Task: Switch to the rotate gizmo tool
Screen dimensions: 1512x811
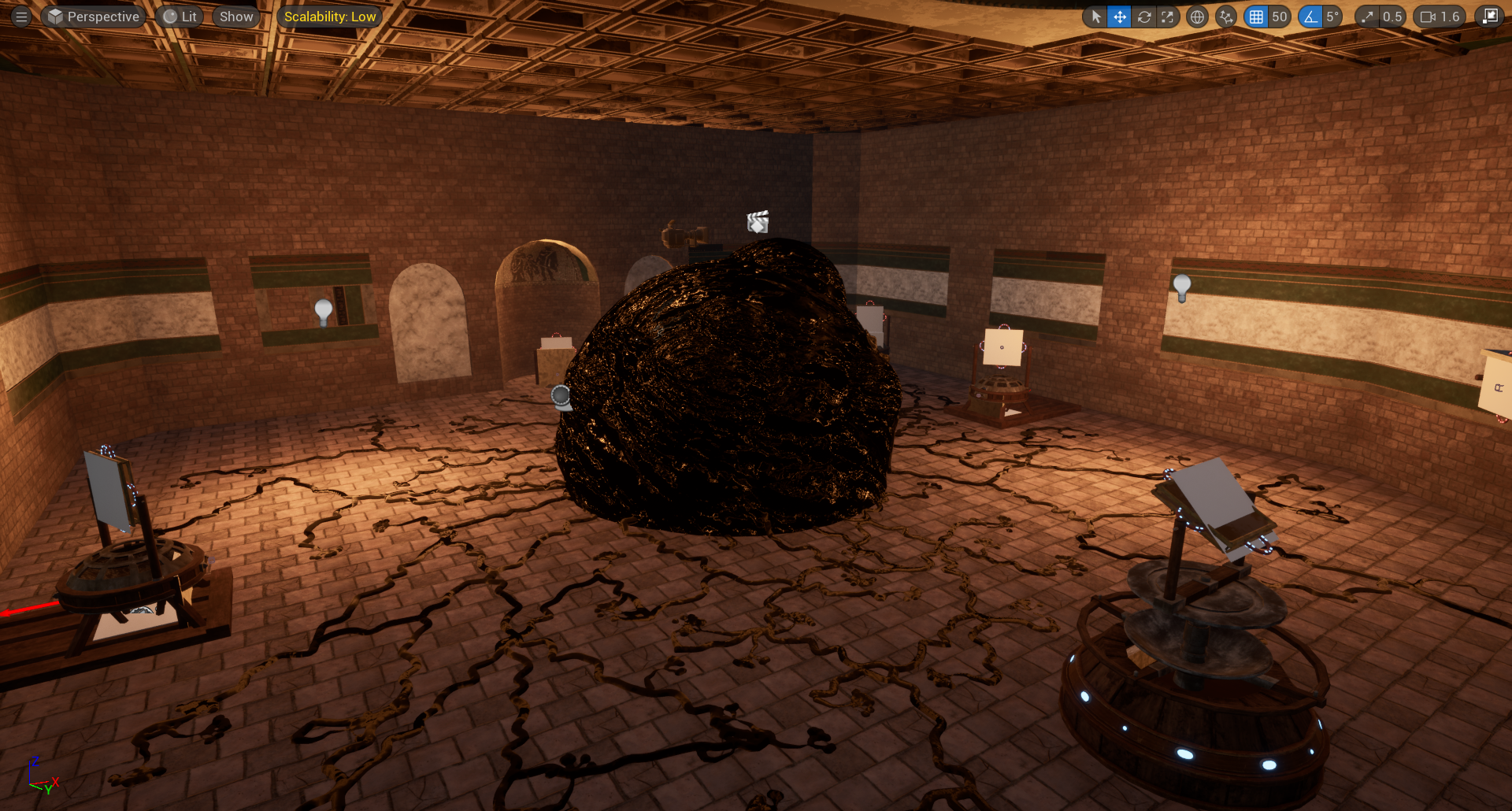Action: 1143,17
